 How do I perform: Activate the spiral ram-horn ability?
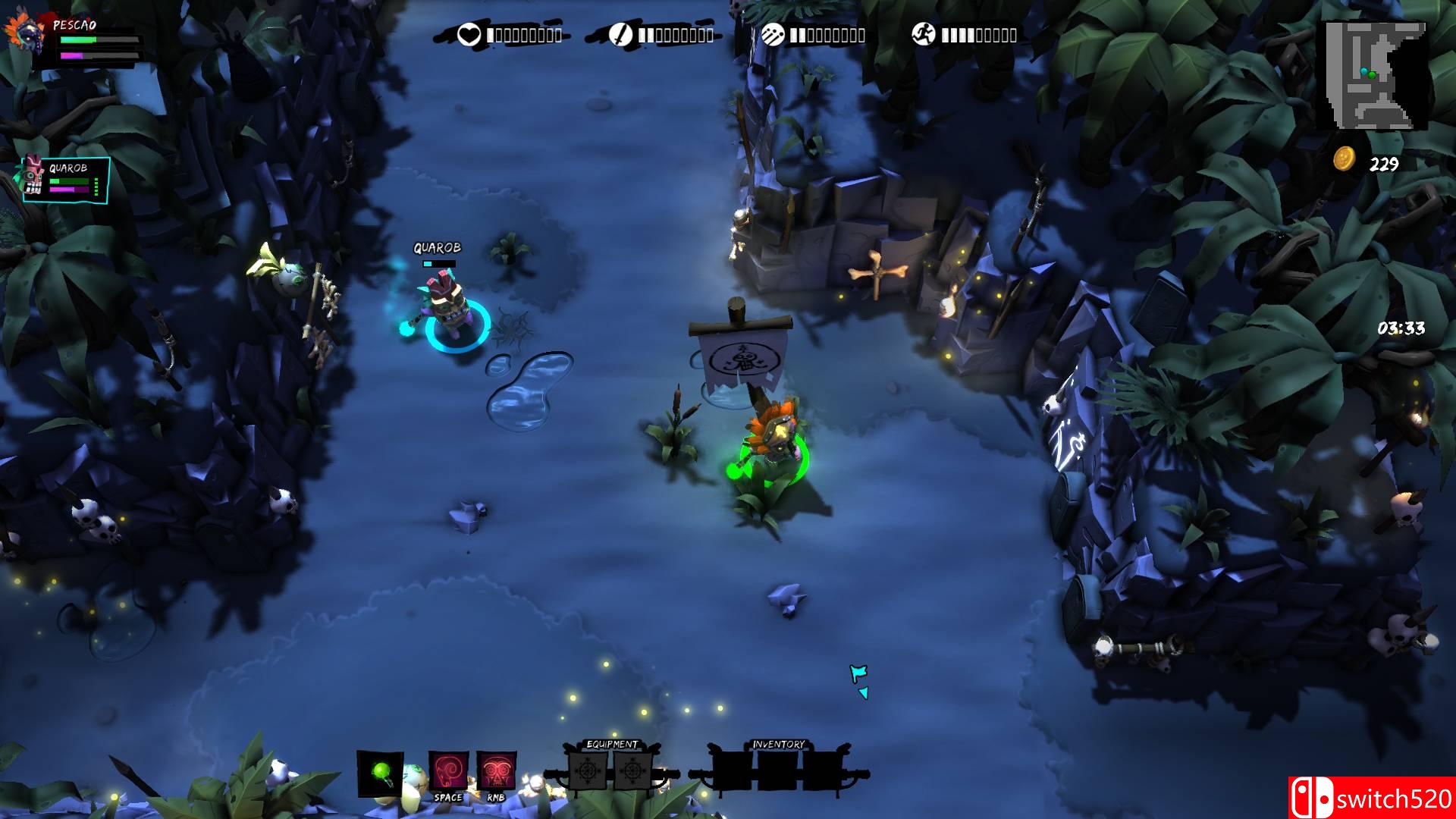pyautogui.click(x=448, y=771)
